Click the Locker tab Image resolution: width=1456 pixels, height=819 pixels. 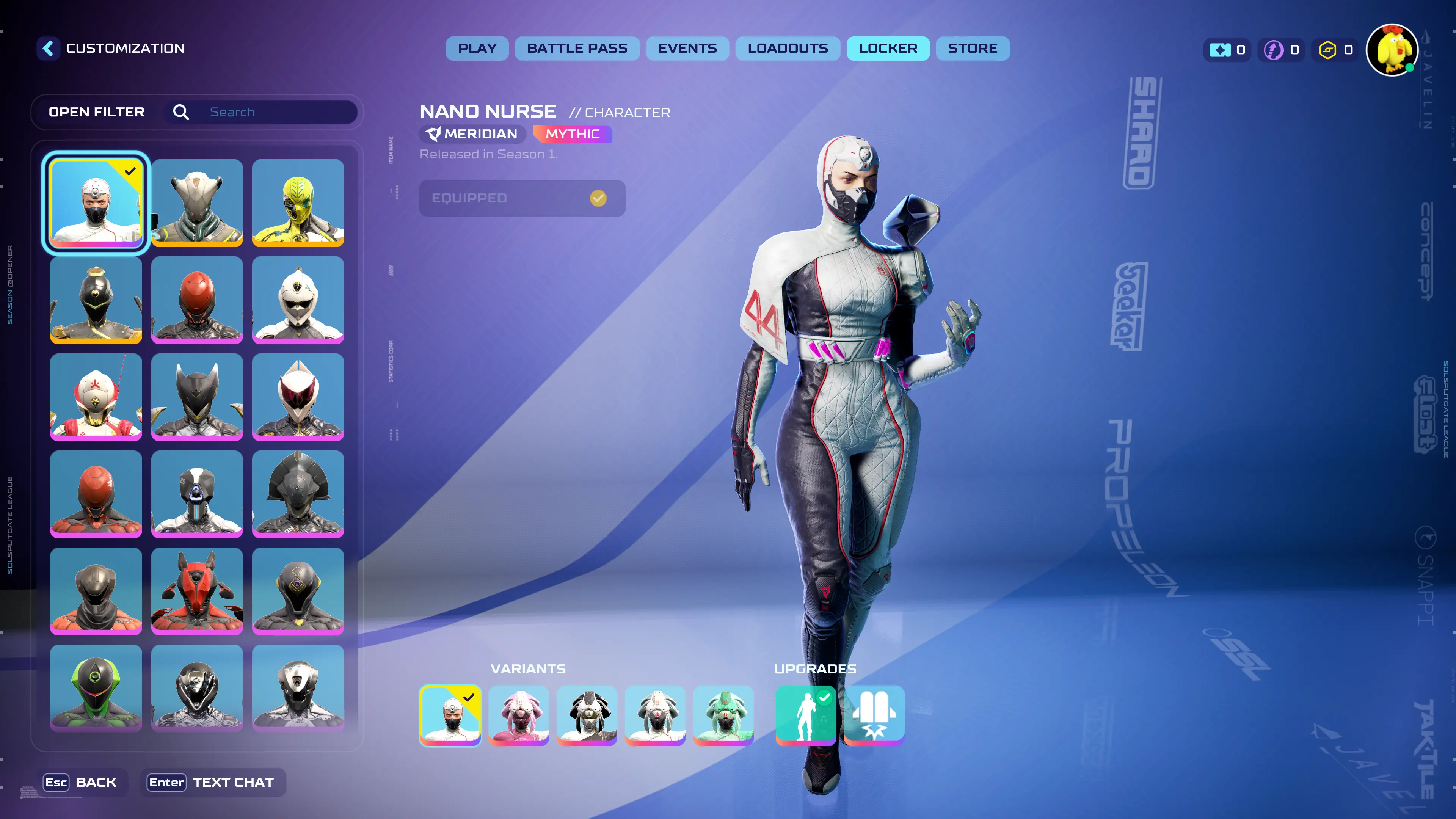(x=887, y=49)
